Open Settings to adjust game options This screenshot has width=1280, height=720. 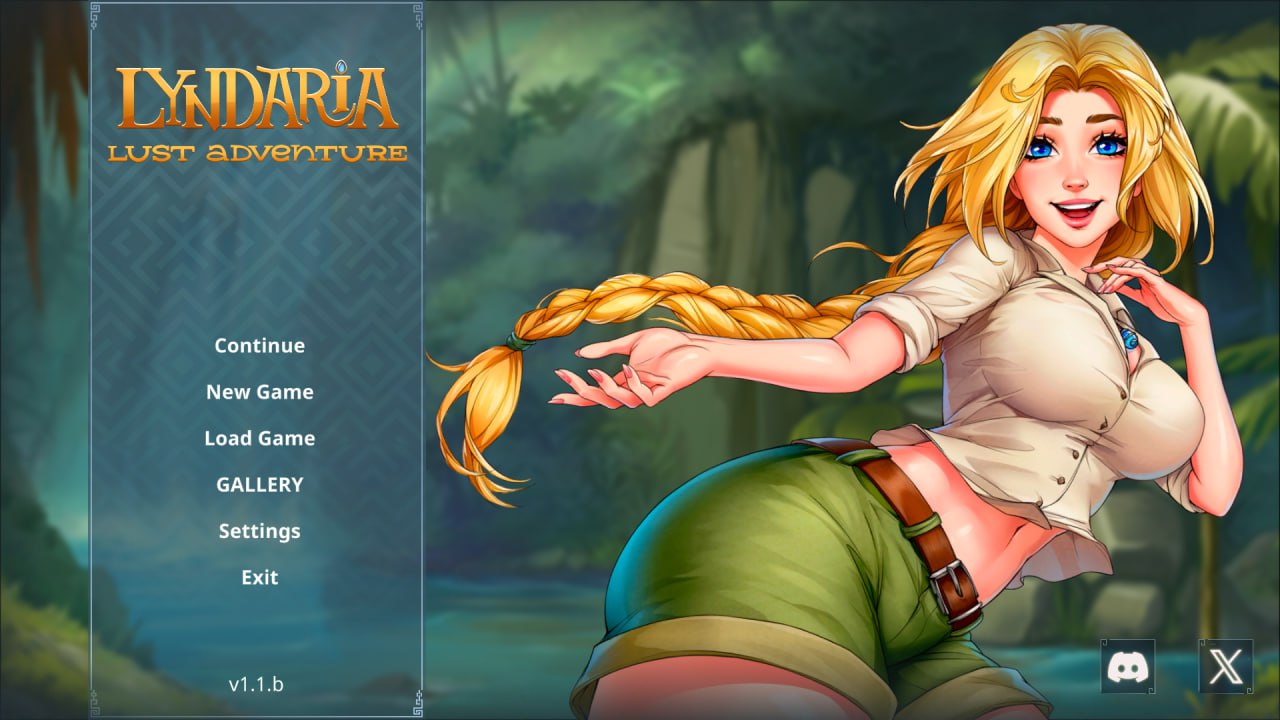259,531
